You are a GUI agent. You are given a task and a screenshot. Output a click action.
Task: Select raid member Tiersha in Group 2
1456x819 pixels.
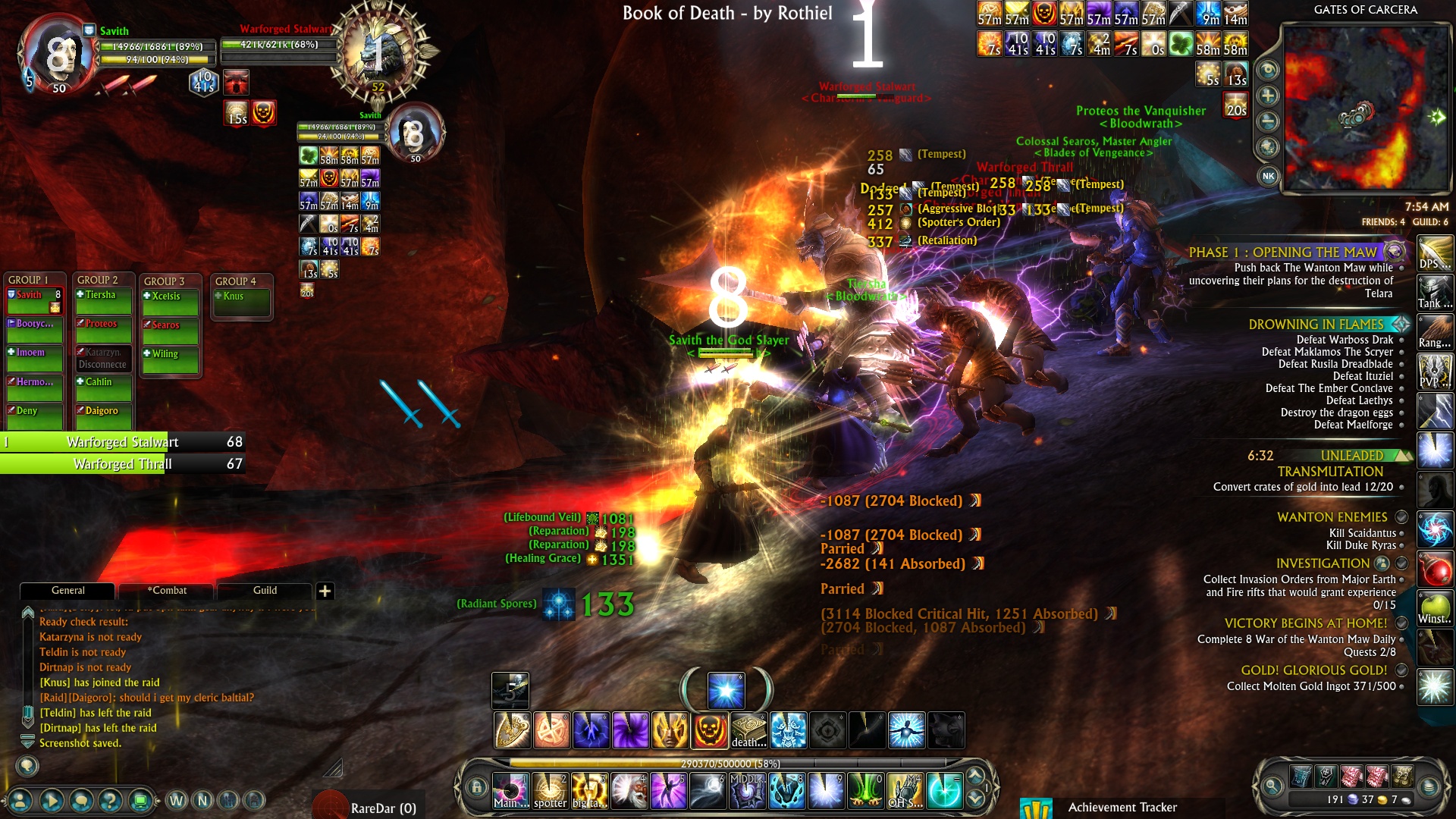tap(103, 296)
